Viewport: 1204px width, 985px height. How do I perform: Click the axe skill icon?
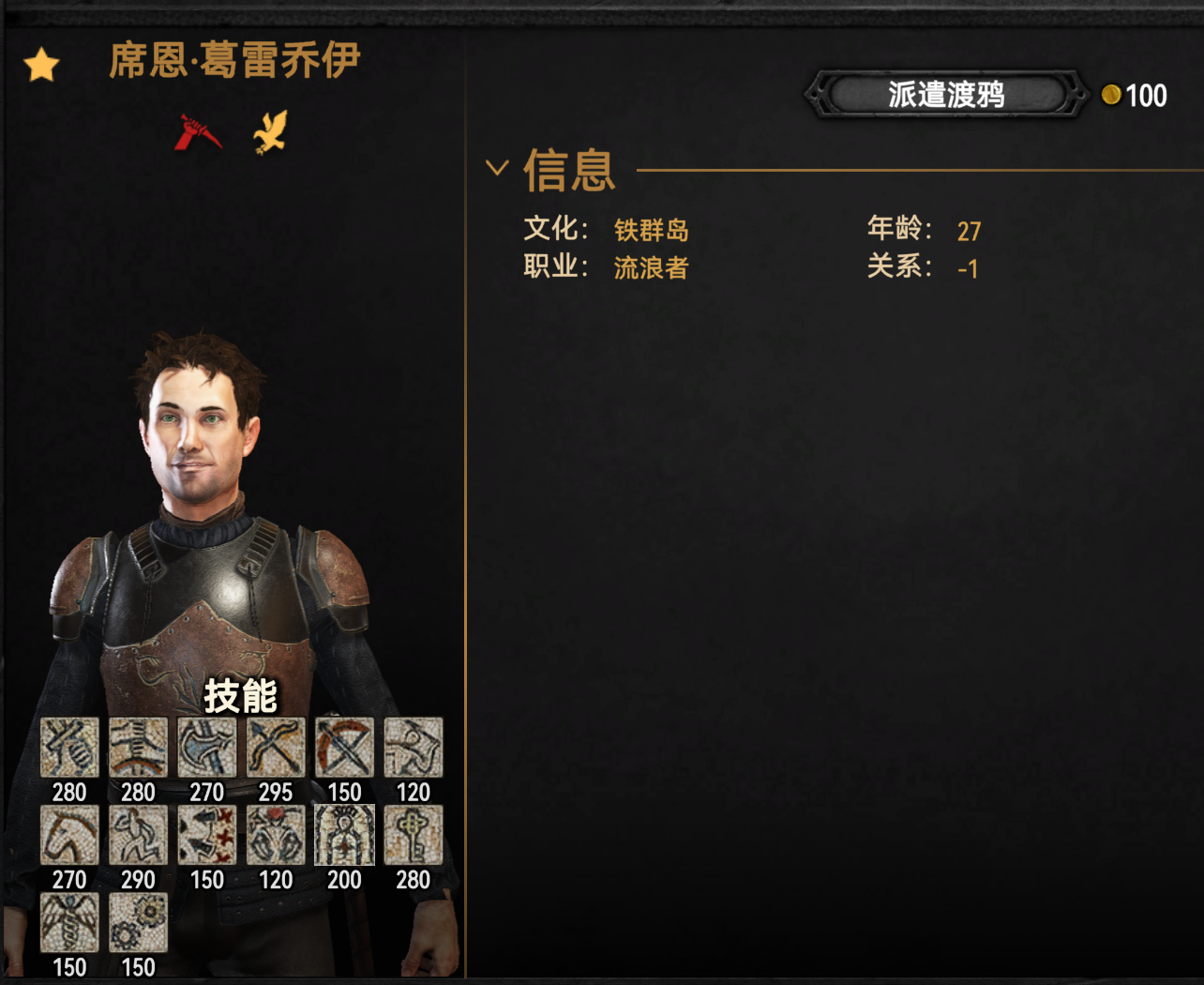click(206, 748)
